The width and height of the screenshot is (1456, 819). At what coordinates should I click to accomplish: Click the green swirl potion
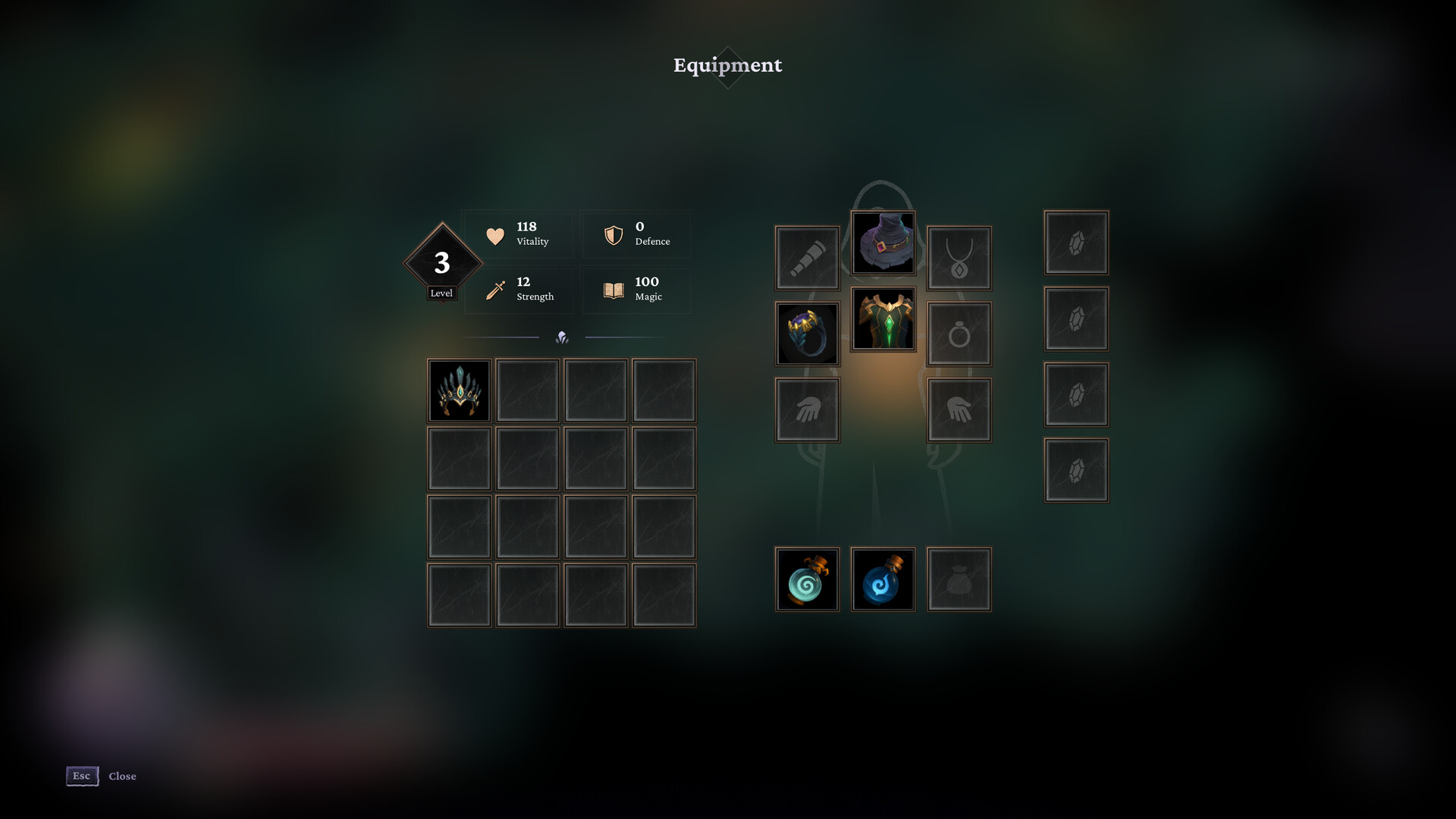click(807, 579)
